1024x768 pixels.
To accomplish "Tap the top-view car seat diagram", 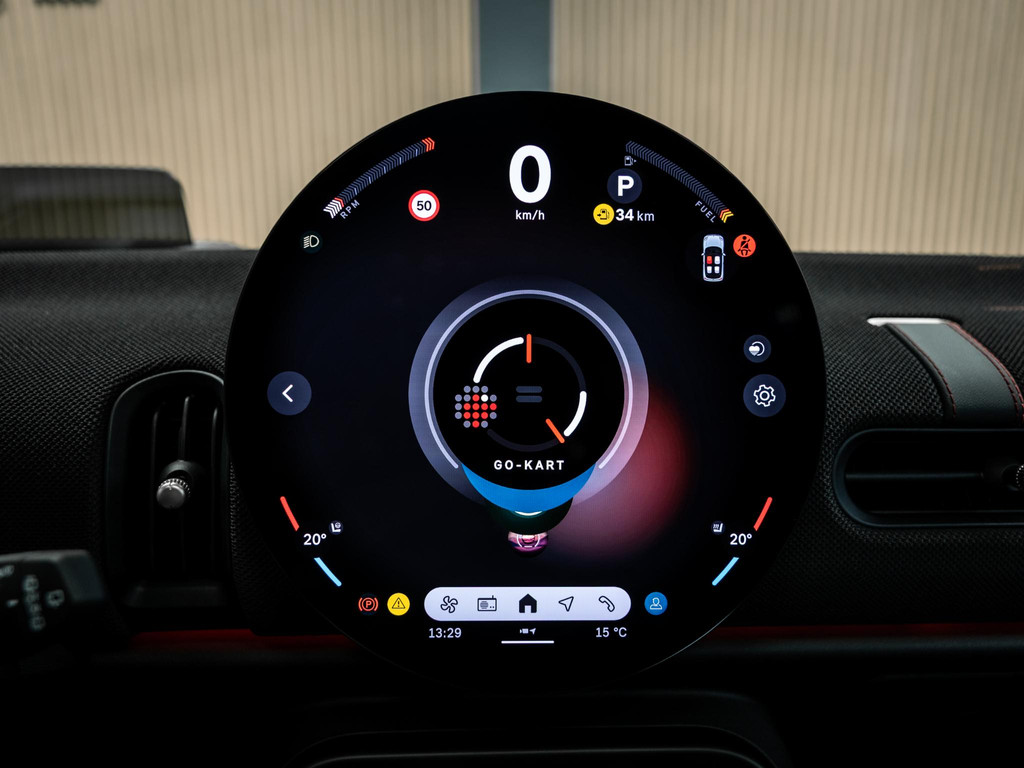I will 712,258.
